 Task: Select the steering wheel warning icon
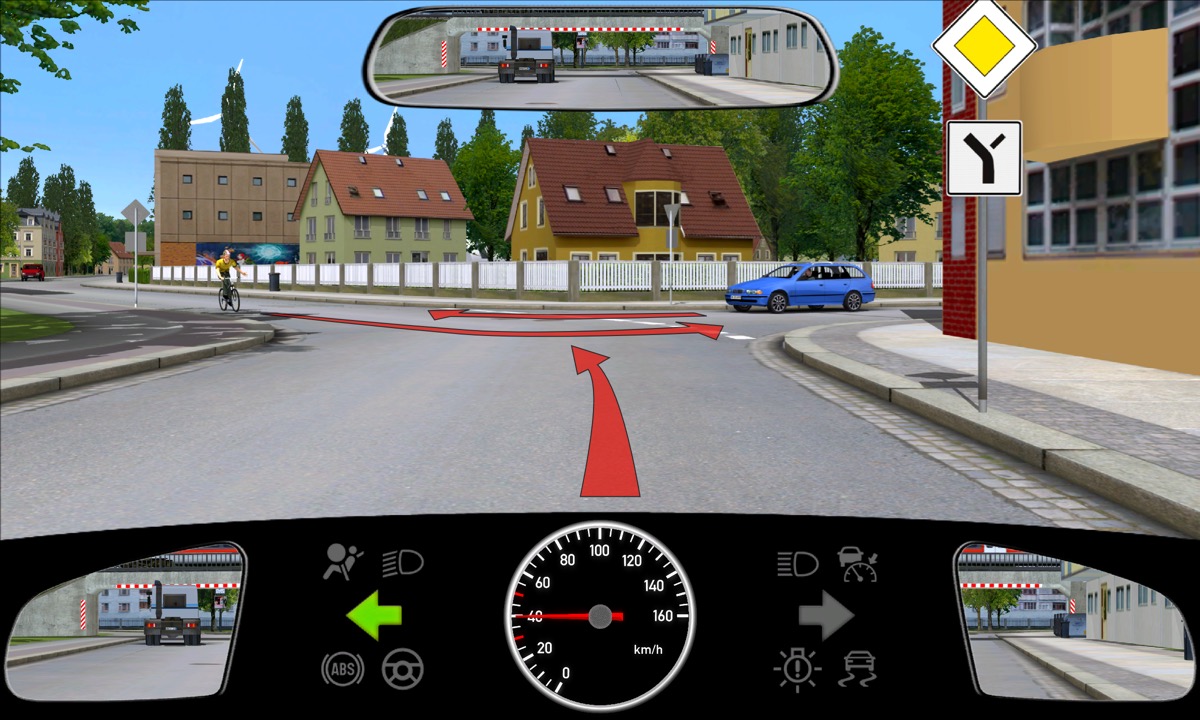403,668
